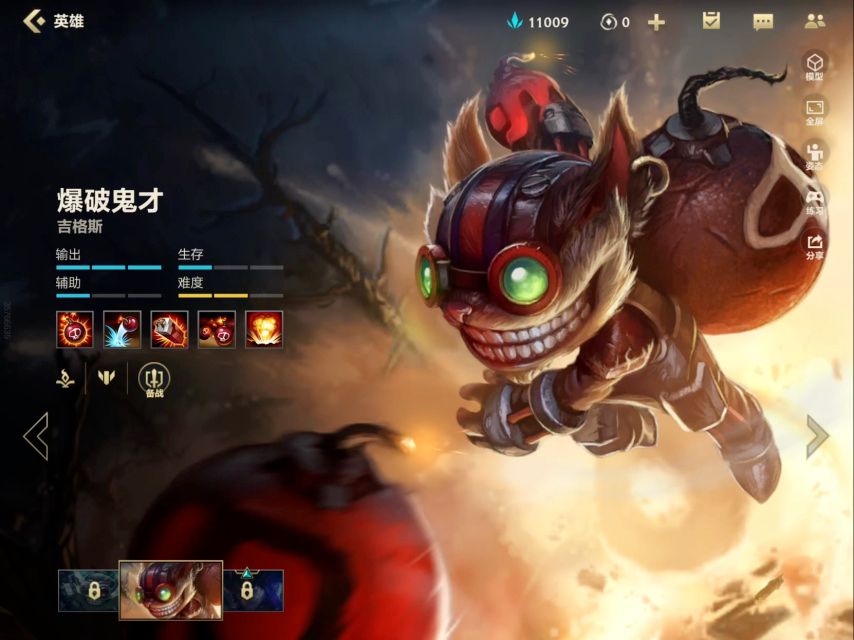This screenshot has height=640, width=854.
Task: View the satchel charge ability icon
Action: click(169, 329)
